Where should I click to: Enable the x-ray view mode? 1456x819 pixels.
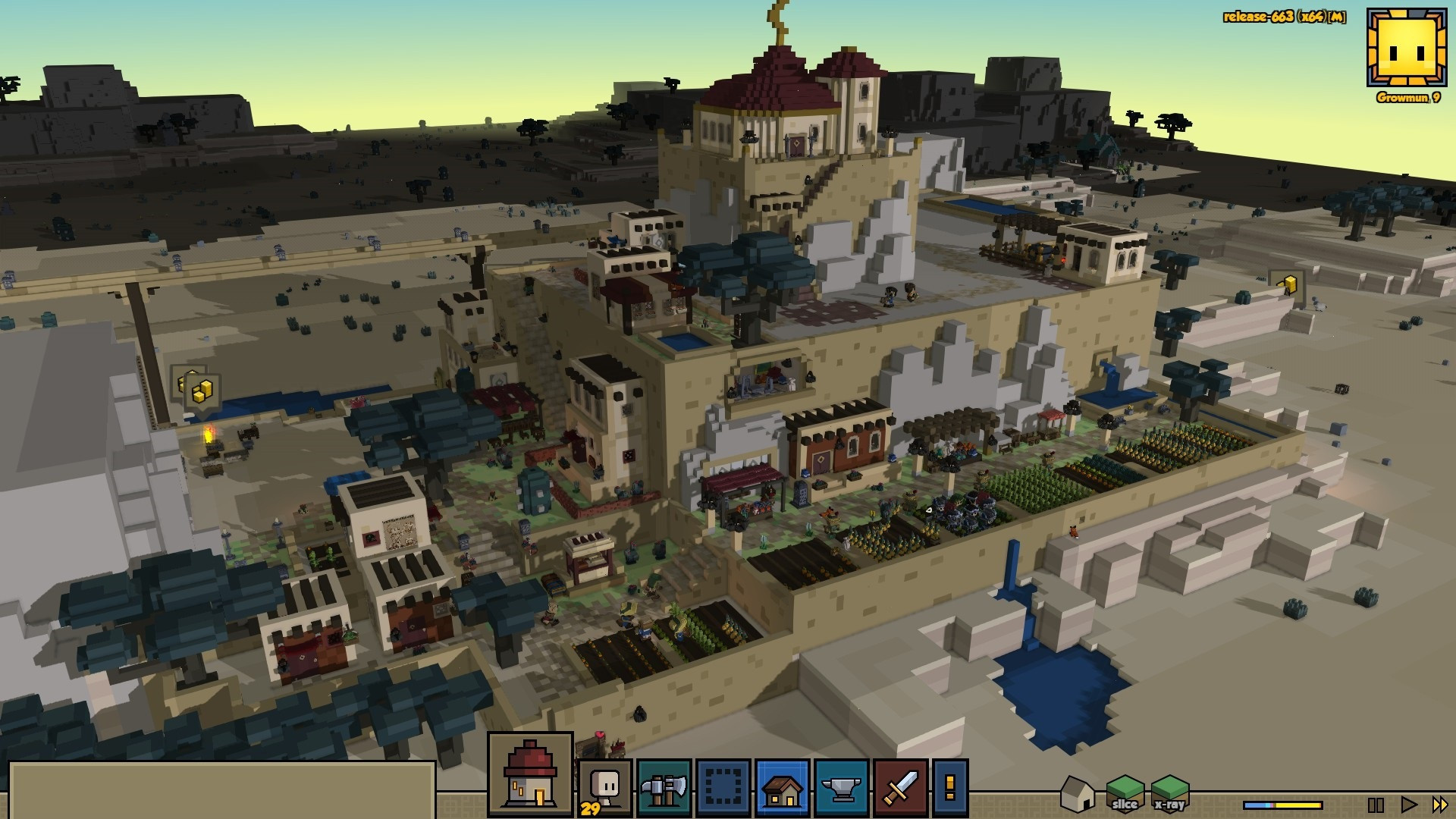pyautogui.click(x=1169, y=794)
